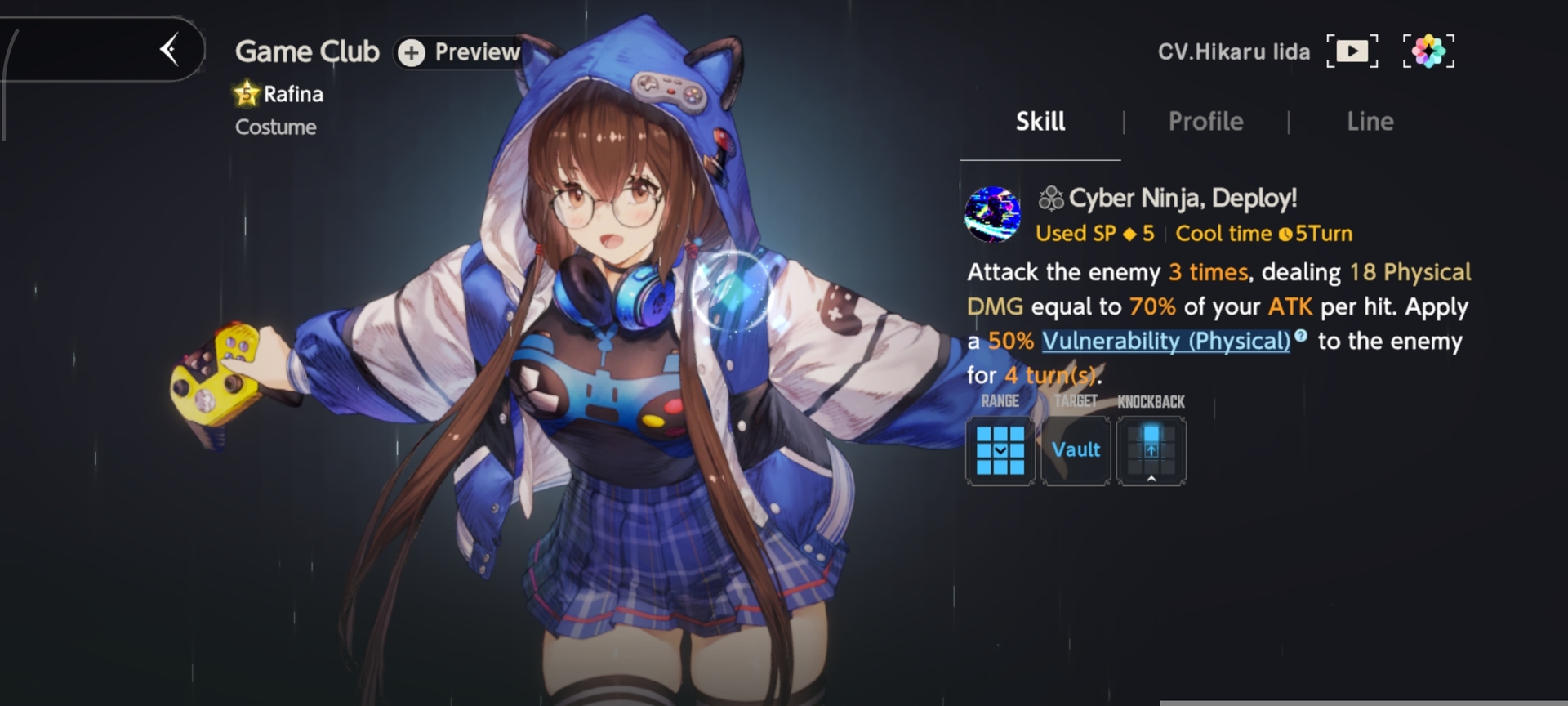Image resolution: width=1568 pixels, height=706 pixels.
Task: Switch to the Profile tab
Action: (1205, 122)
